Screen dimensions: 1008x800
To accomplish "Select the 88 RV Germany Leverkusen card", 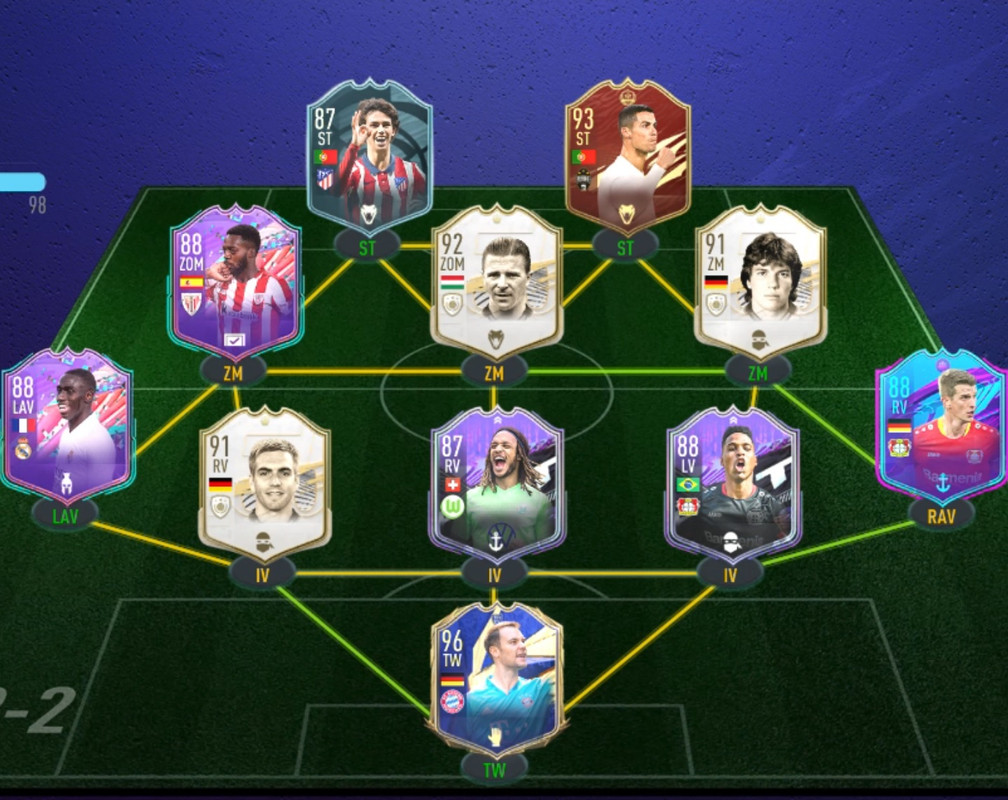I will point(941,425).
